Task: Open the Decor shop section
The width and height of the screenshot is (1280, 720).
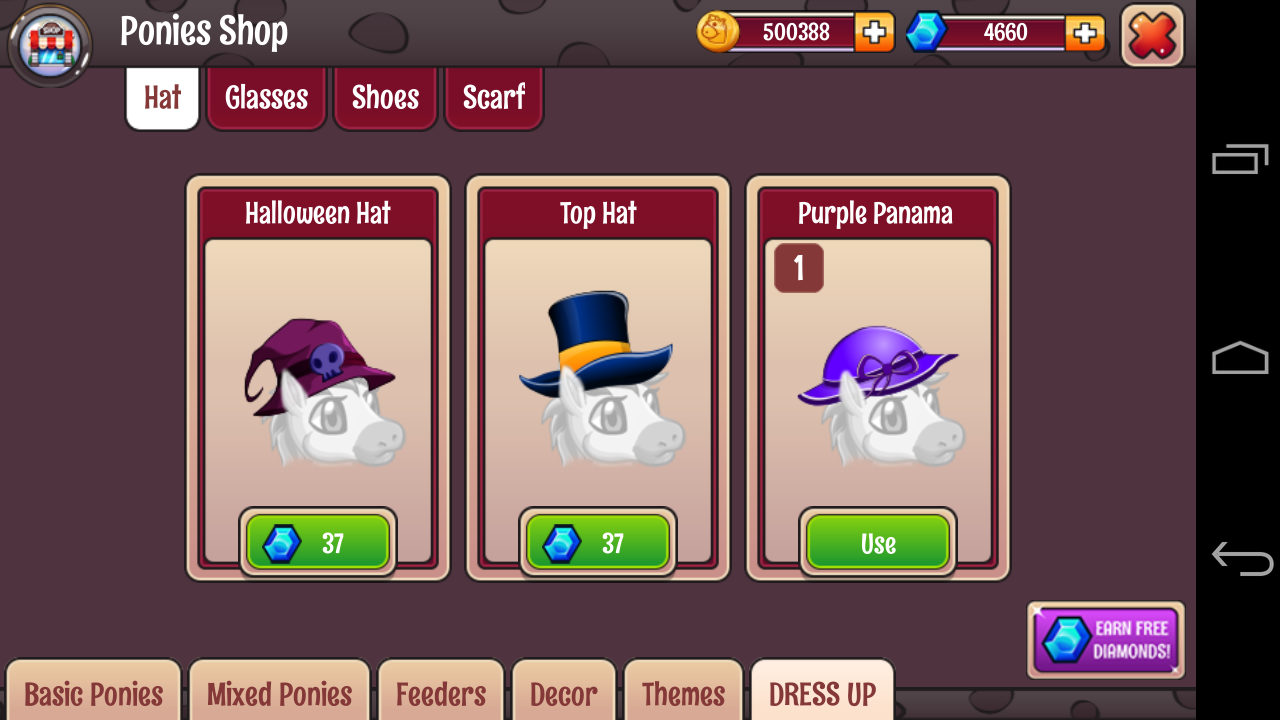Action: [564, 692]
